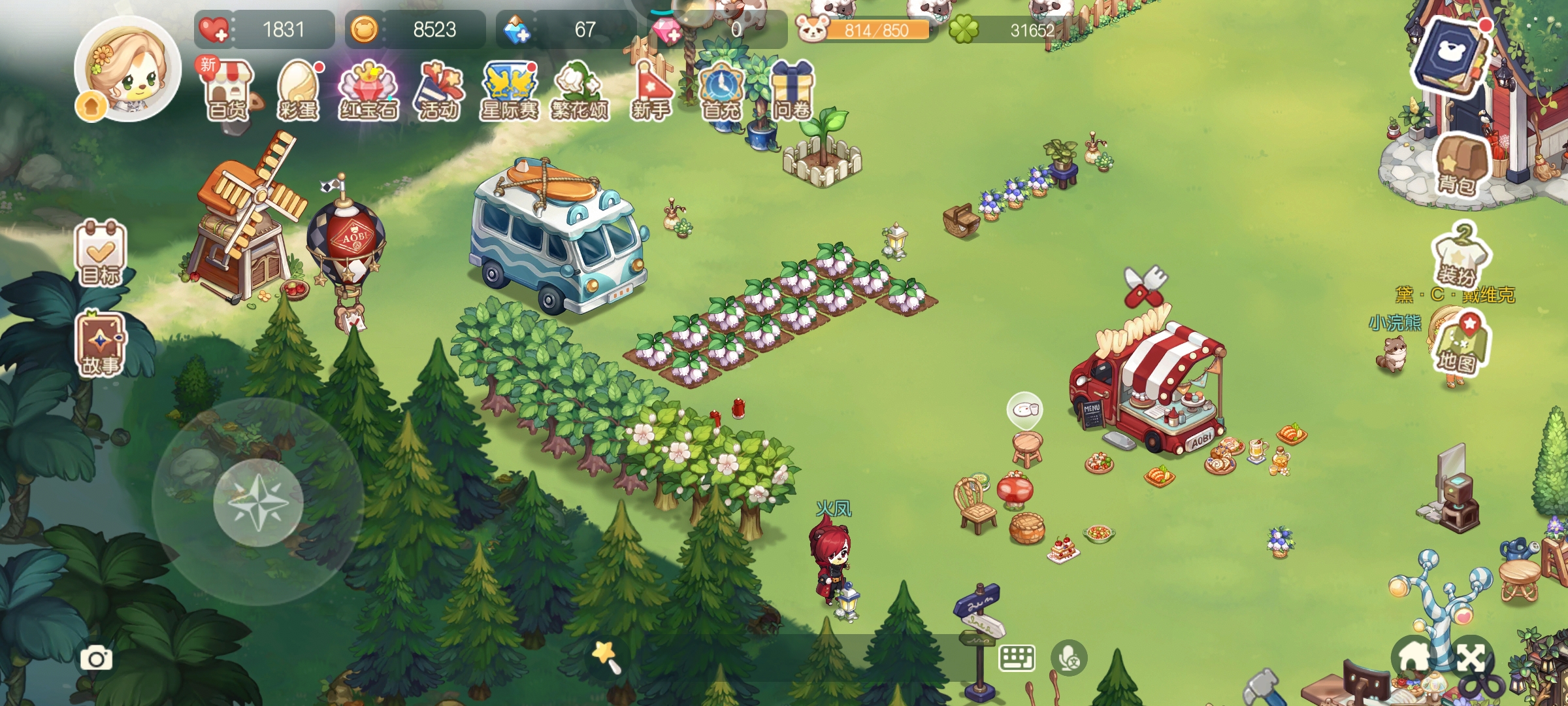
Task: Open the 星际赛 tournament icon
Action: 510,90
